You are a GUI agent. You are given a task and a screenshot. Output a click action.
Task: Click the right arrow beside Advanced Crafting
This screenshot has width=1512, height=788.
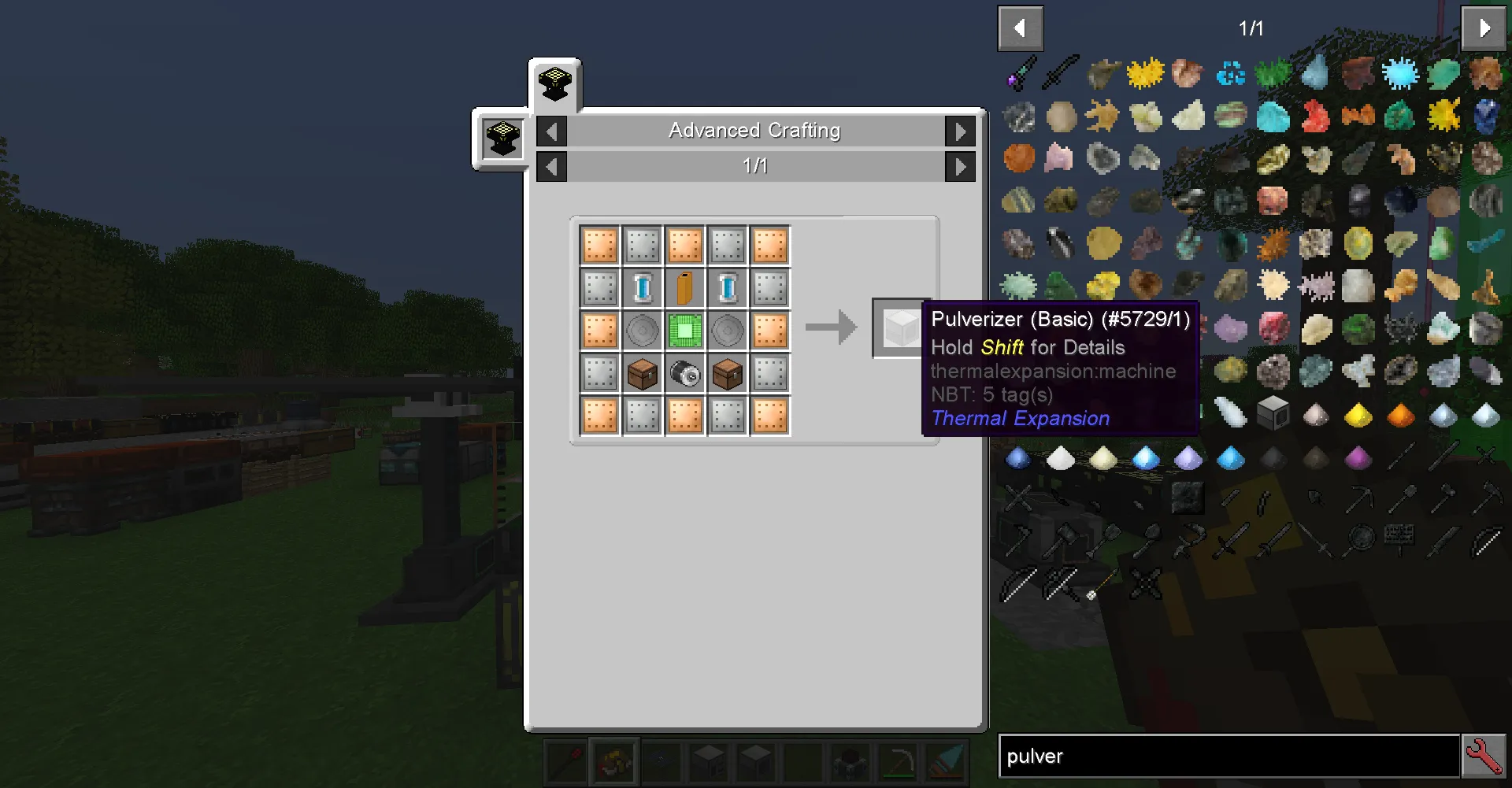pos(960,131)
